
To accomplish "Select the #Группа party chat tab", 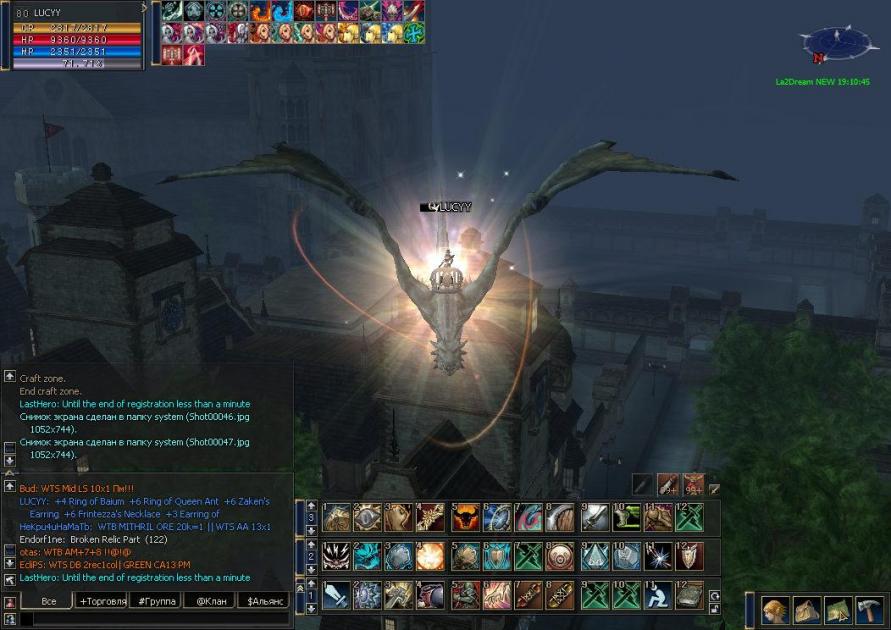I will click(157, 601).
